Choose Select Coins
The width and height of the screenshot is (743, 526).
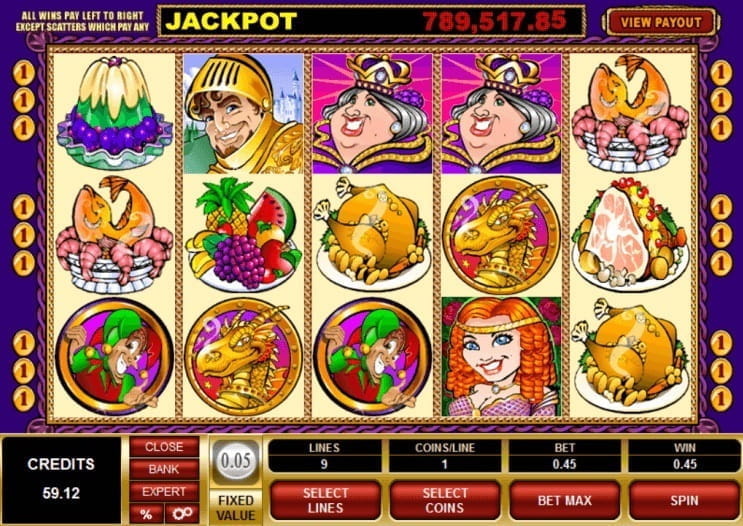[x=445, y=500]
